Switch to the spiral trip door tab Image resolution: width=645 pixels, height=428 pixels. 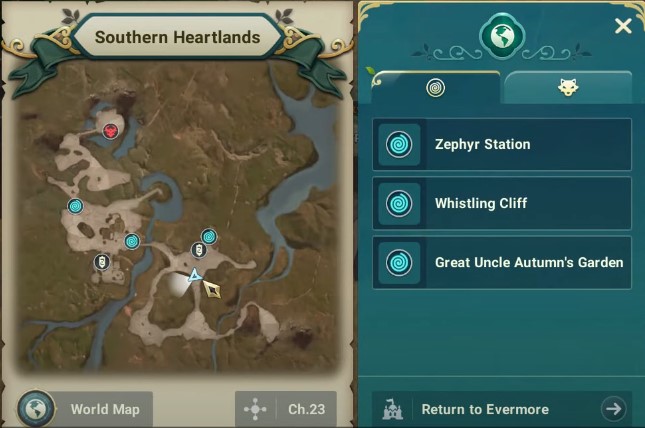click(x=436, y=88)
